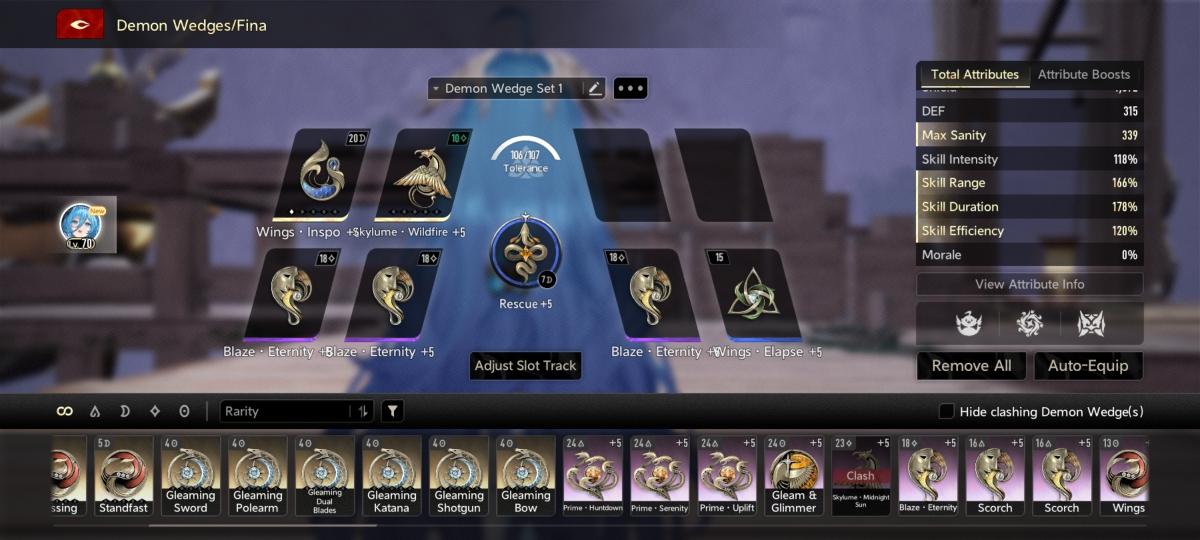Select the Total Attributes tab
1200x540 pixels.
[x=974, y=75]
